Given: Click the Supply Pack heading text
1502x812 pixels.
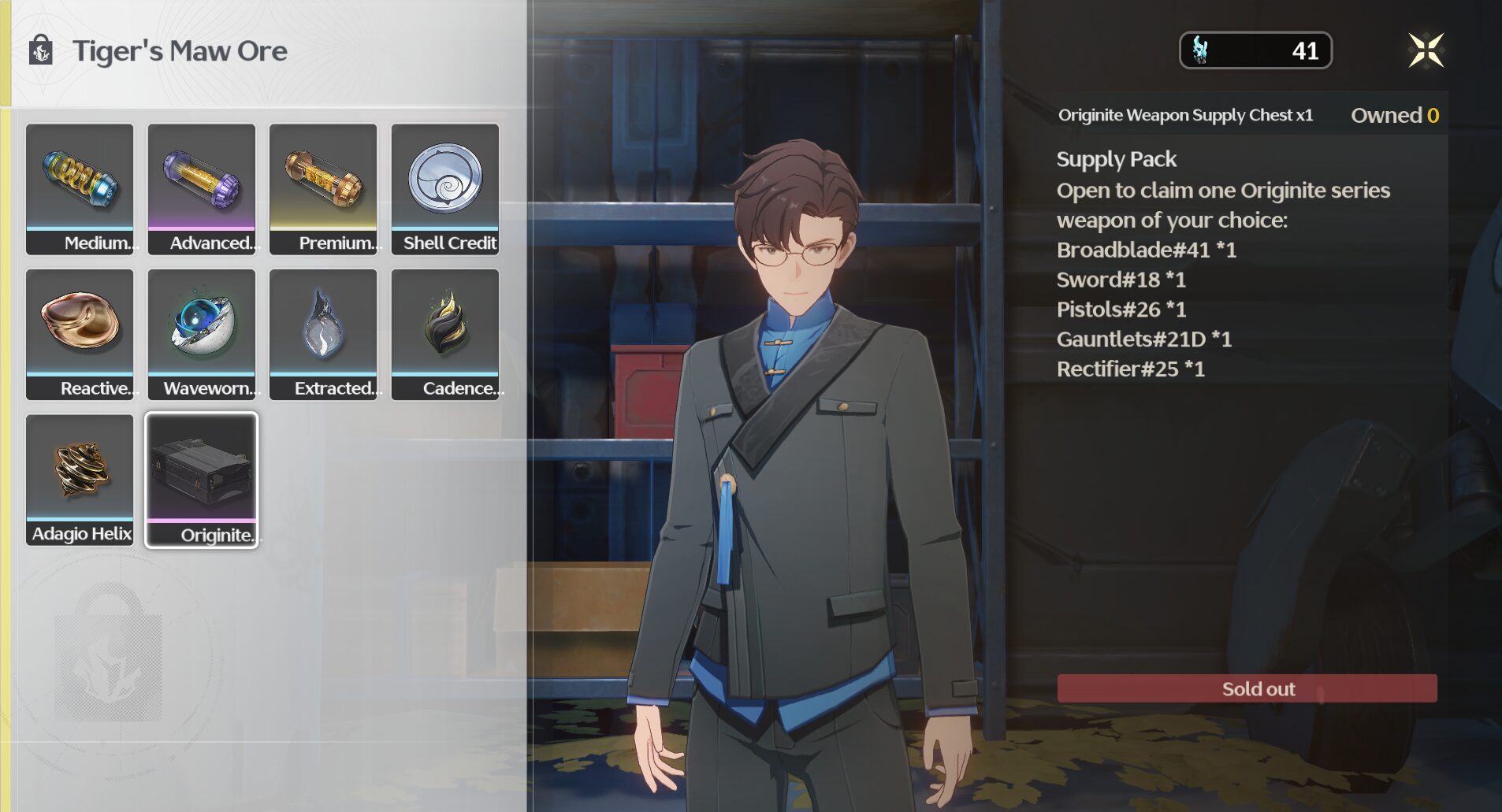Looking at the screenshot, I should [x=1116, y=159].
